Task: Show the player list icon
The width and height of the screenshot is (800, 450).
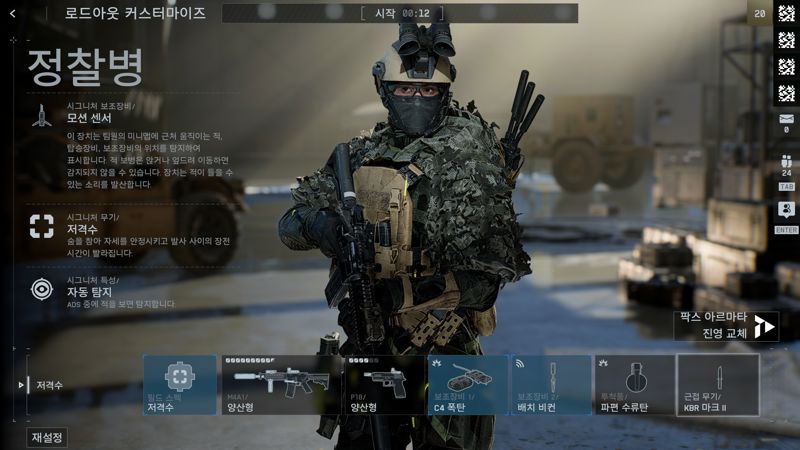Action: [x=786, y=163]
